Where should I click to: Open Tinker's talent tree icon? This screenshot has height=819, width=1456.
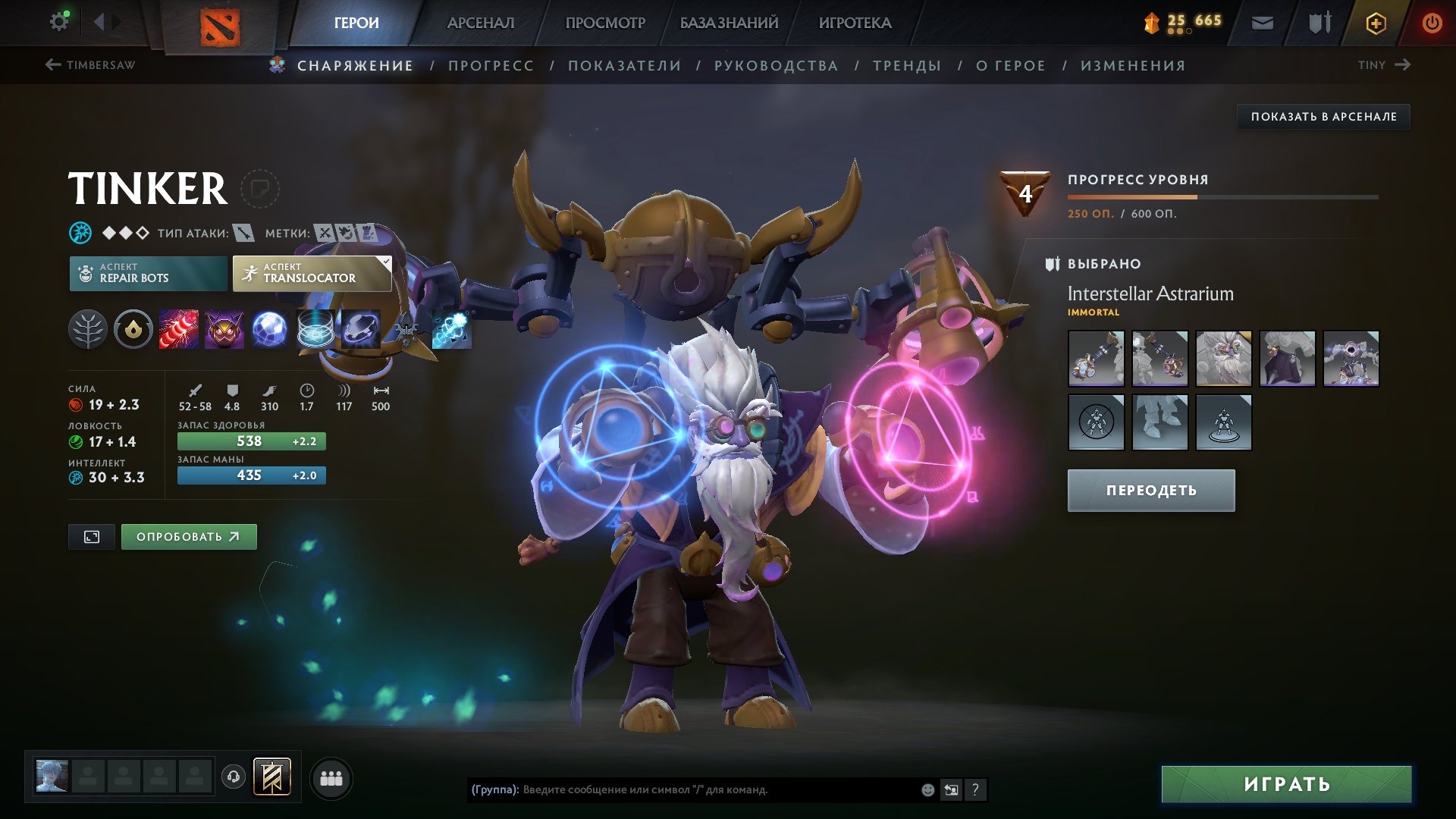[x=89, y=329]
